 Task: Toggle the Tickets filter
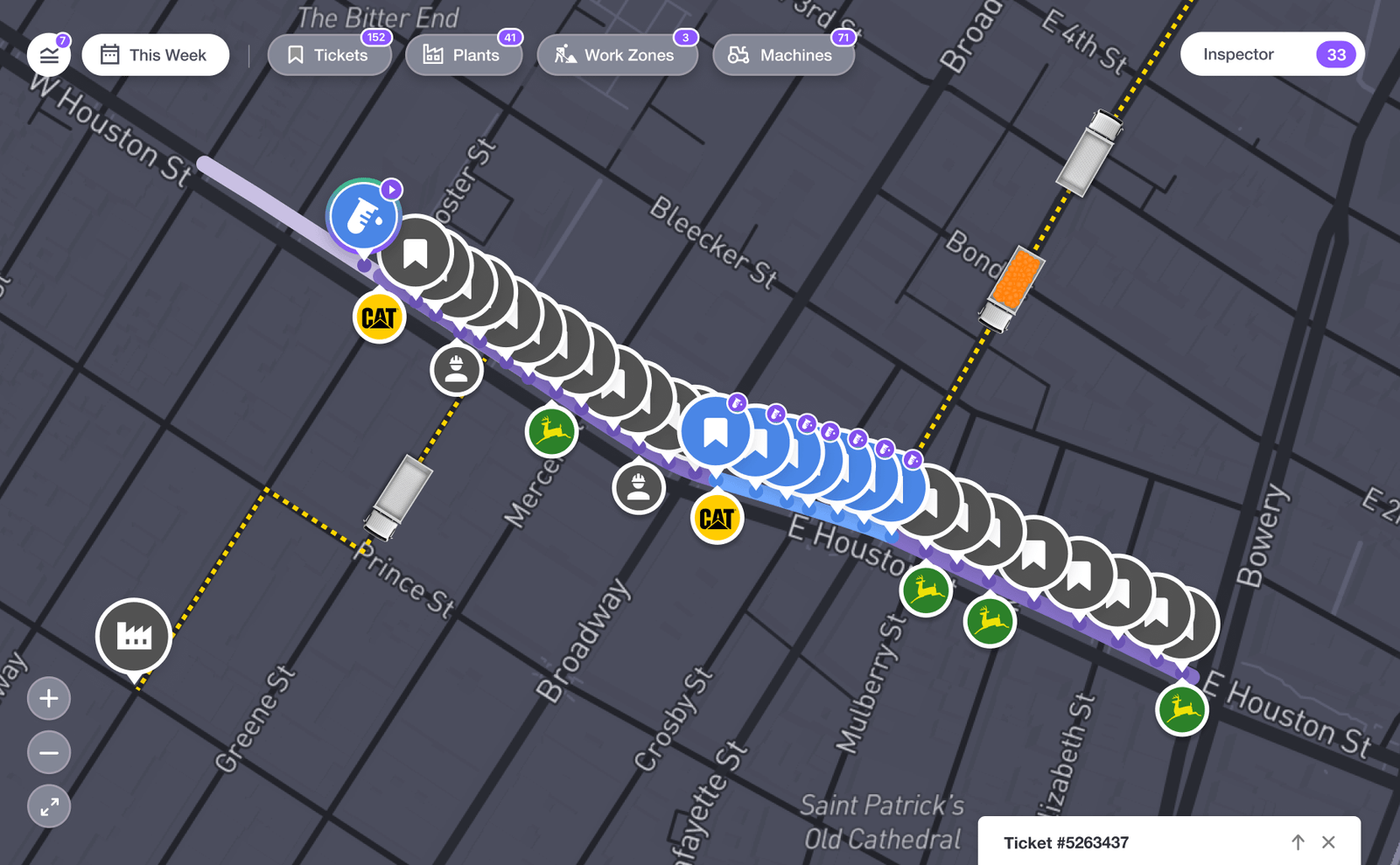pyautogui.click(x=329, y=55)
